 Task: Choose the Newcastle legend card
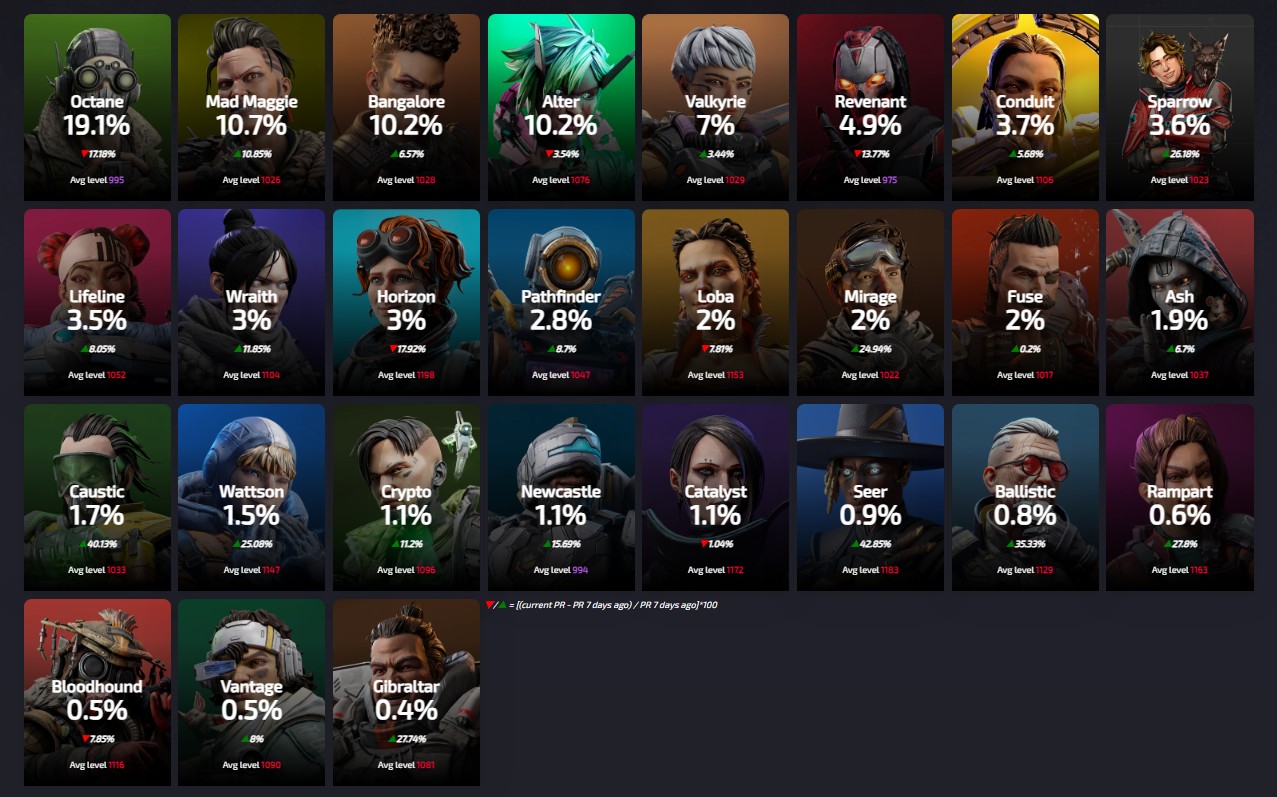pyautogui.click(x=561, y=497)
